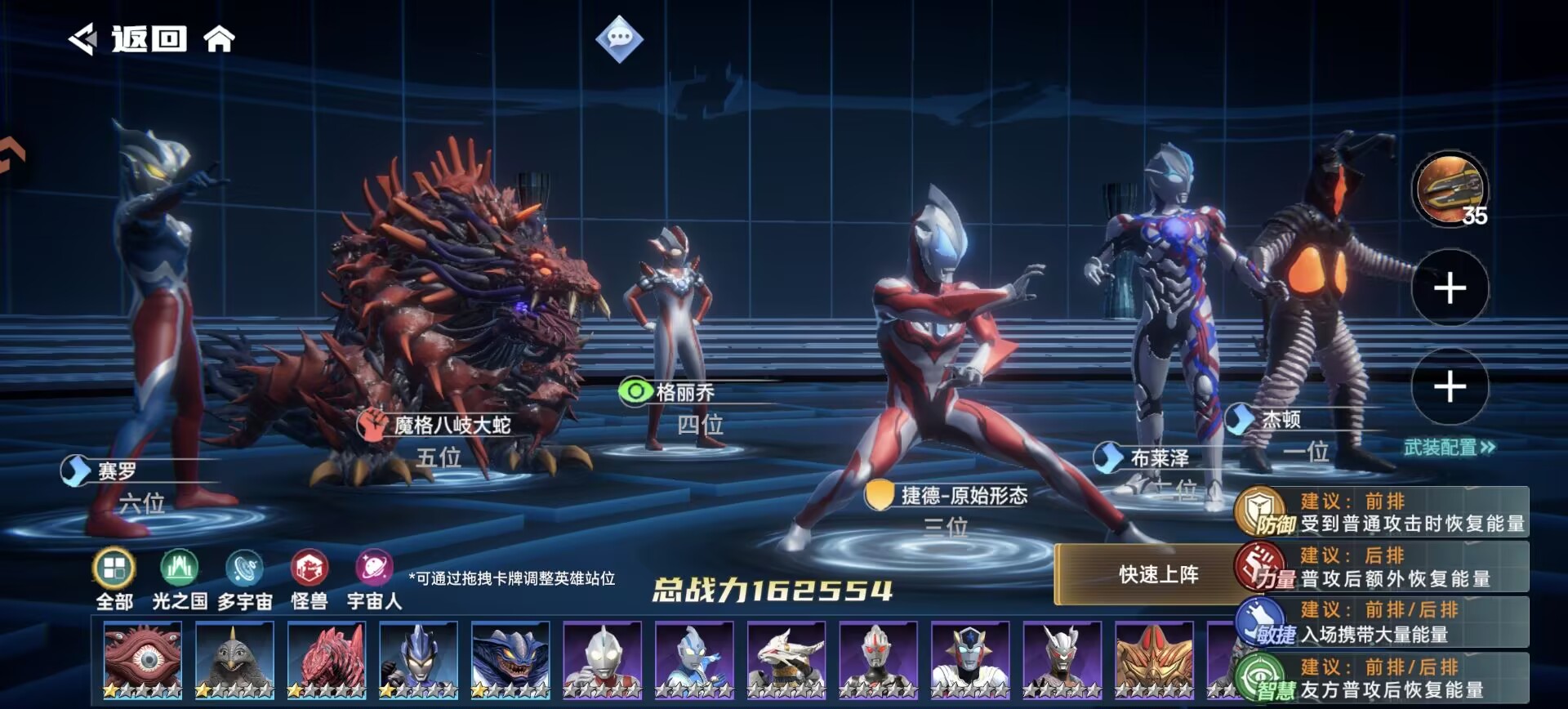Screen dimensions: 1568x709
Task: Open the chat bubble icon
Action: [x=619, y=38]
